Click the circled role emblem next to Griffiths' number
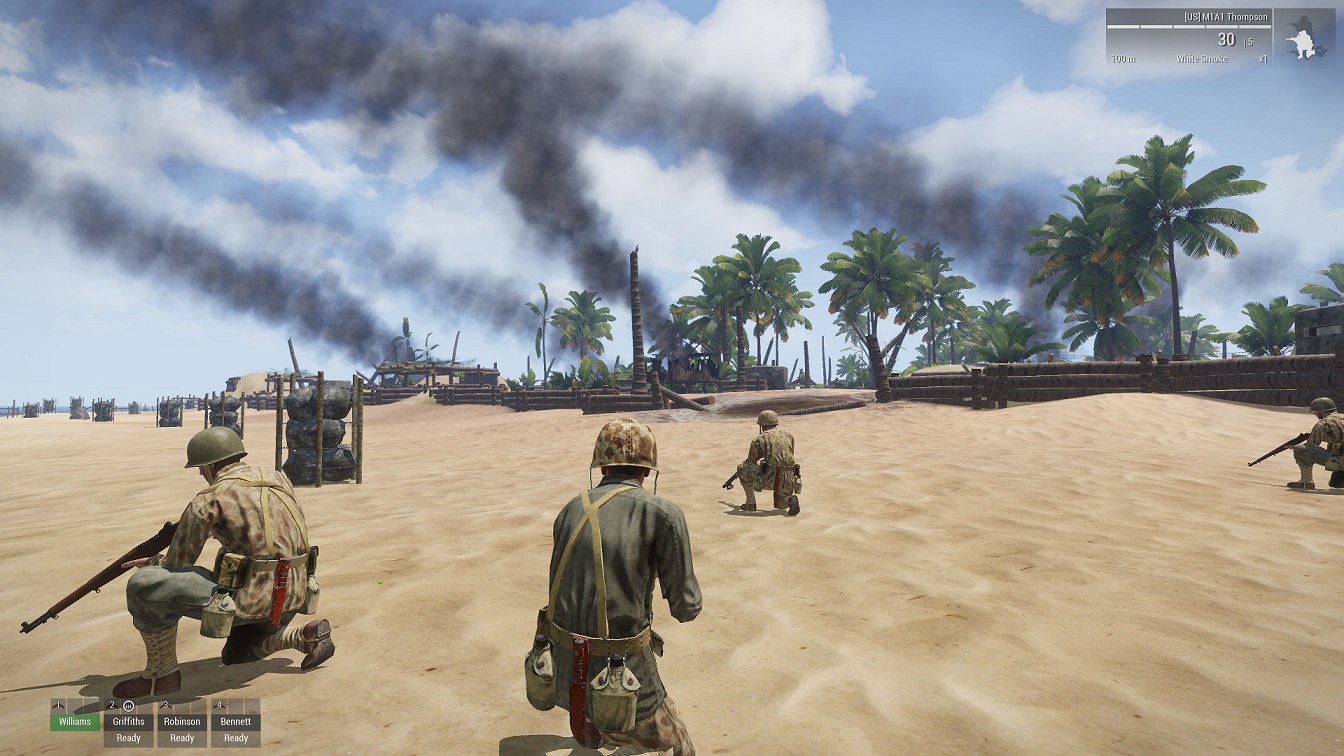The height and width of the screenshot is (756, 1344). tap(129, 706)
